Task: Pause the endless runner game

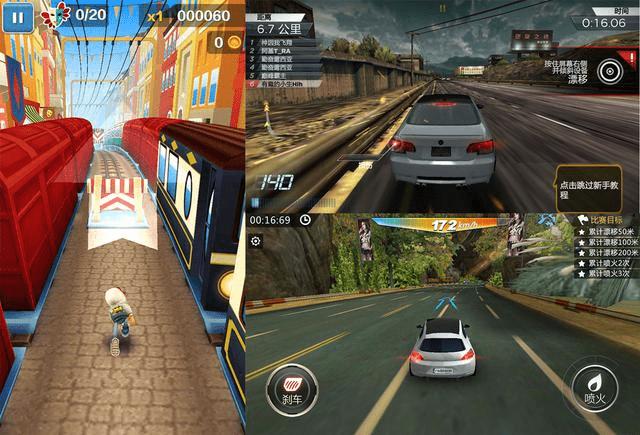Action: (x=21, y=14)
